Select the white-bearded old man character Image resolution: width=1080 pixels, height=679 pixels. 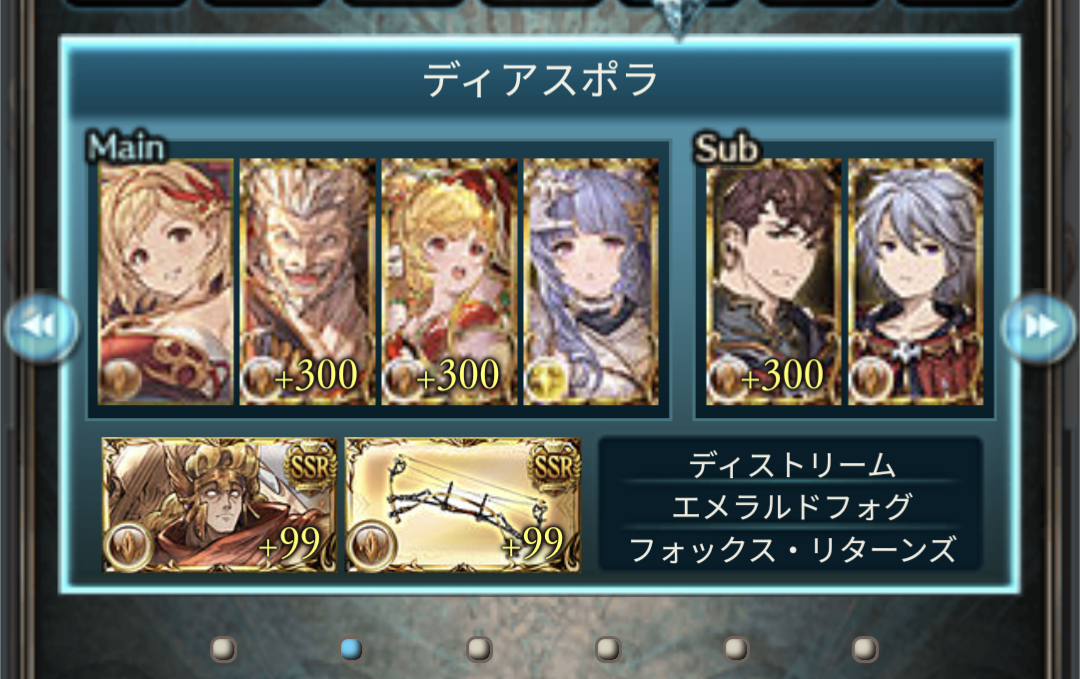click(x=307, y=281)
